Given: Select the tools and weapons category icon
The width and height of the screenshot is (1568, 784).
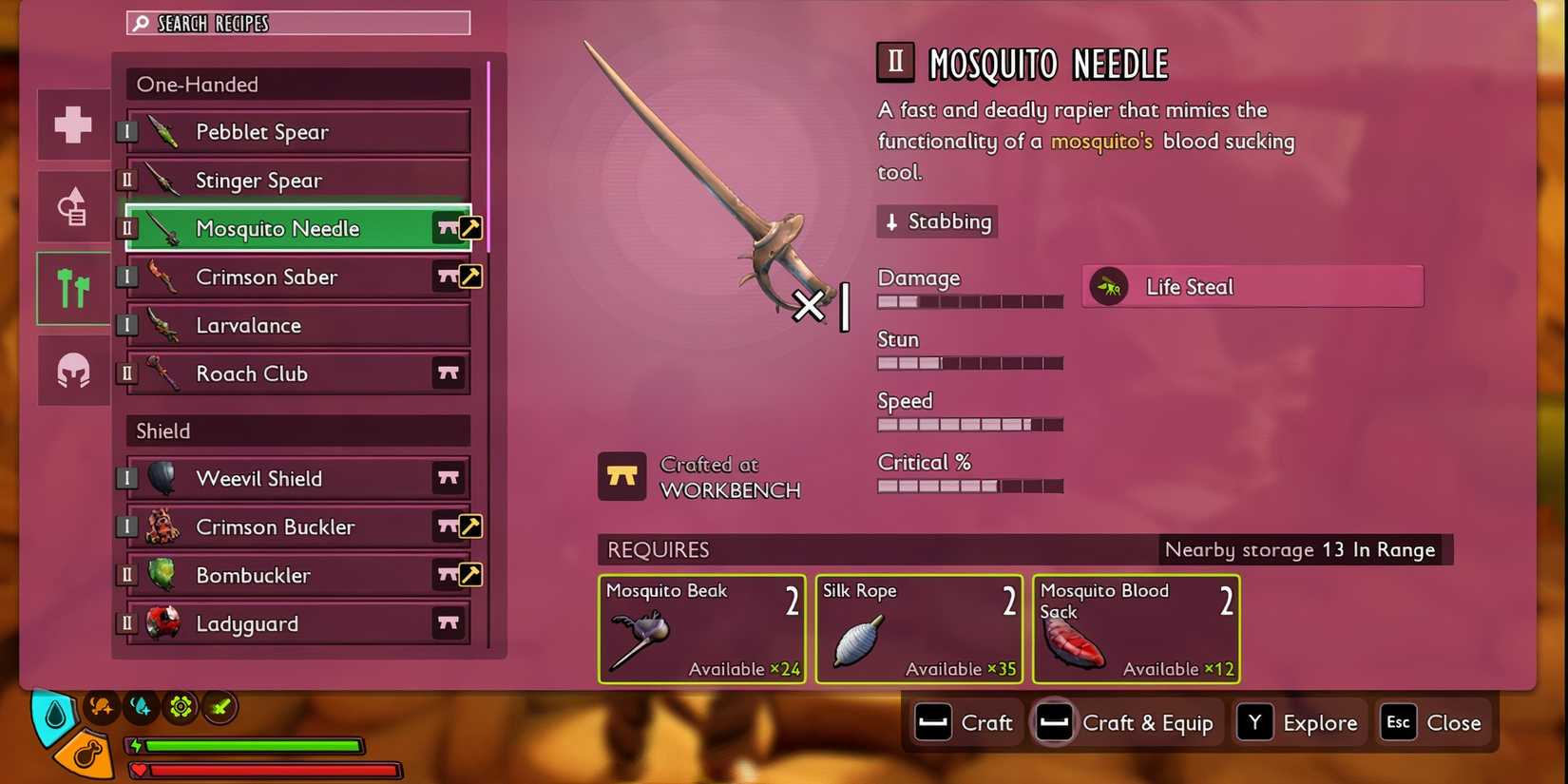Looking at the screenshot, I should tap(72, 288).
